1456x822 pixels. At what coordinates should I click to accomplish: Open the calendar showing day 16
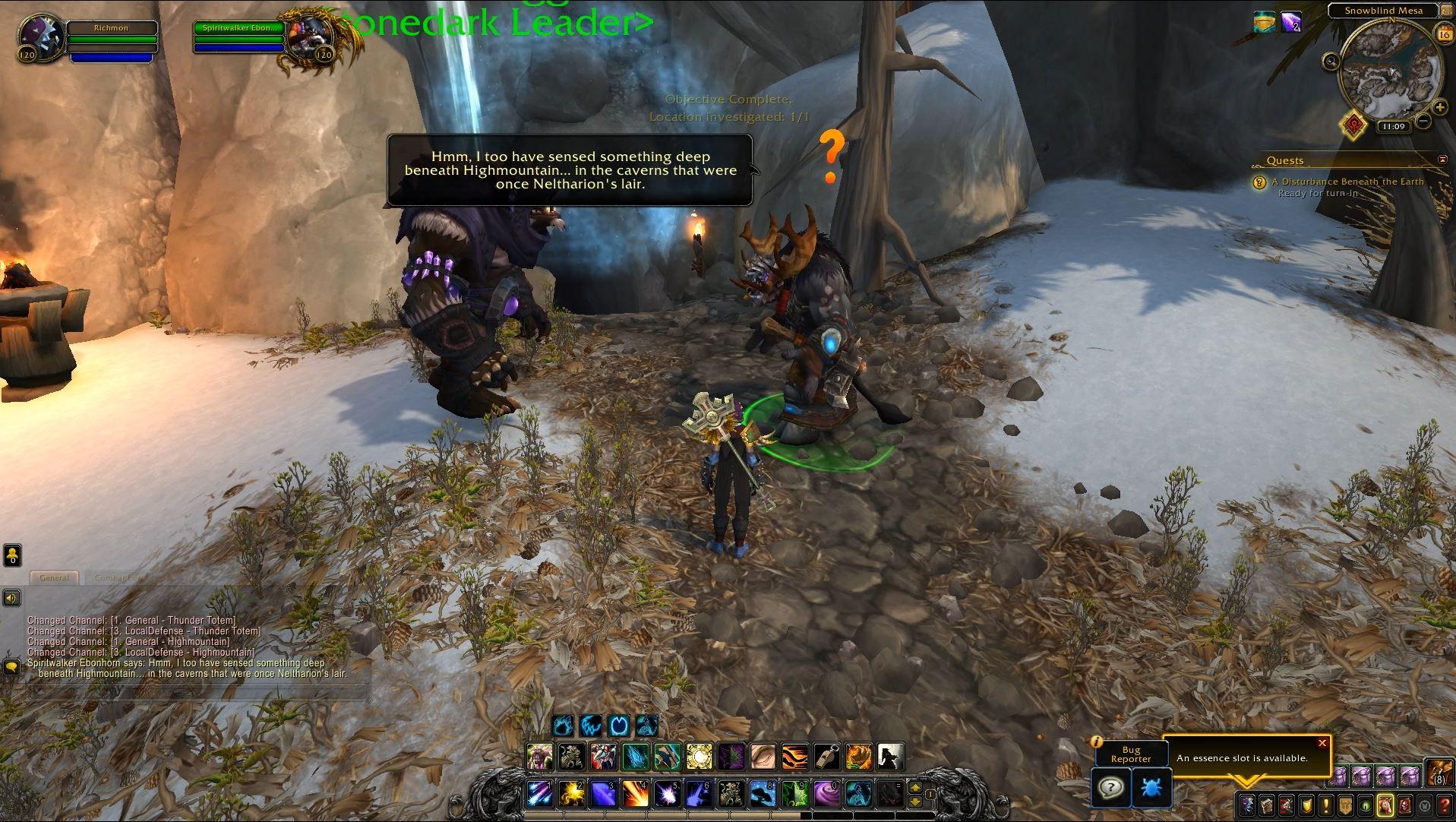(1444, 33)
